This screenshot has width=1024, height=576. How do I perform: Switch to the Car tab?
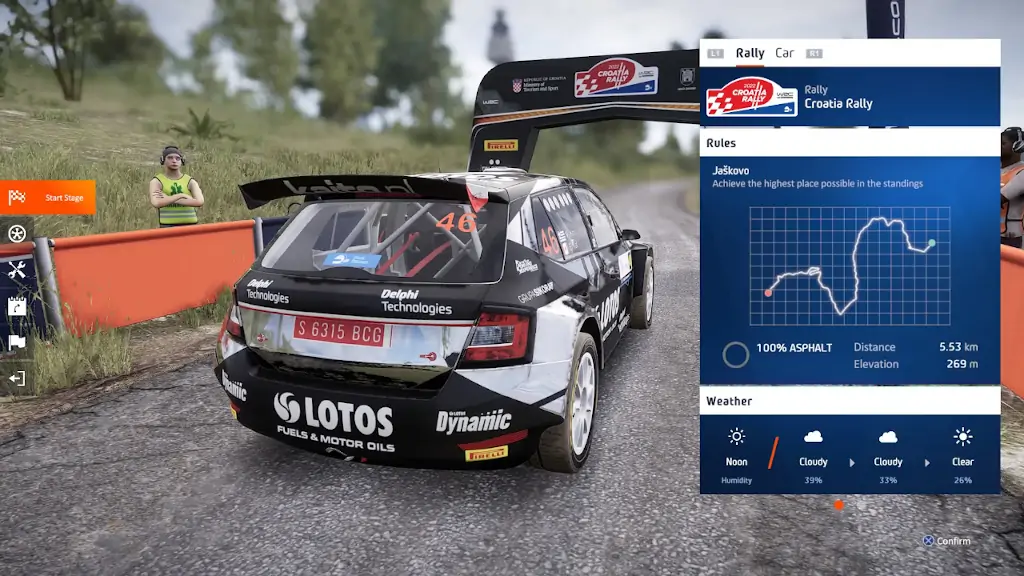pyautogui.click(x=785, y=53)
